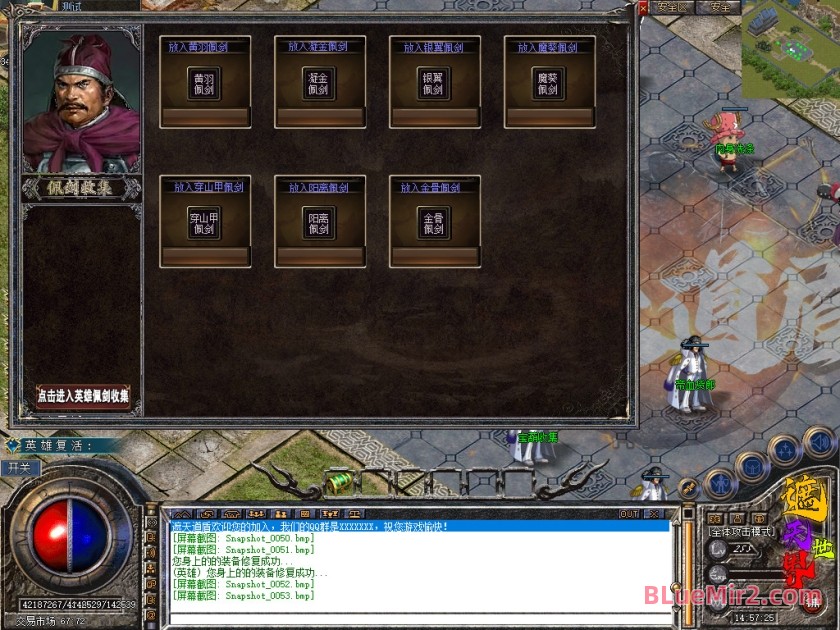Click the 佩剑收集 title plaque
This screenshot has width=840, height=630.
pos(82,187)
